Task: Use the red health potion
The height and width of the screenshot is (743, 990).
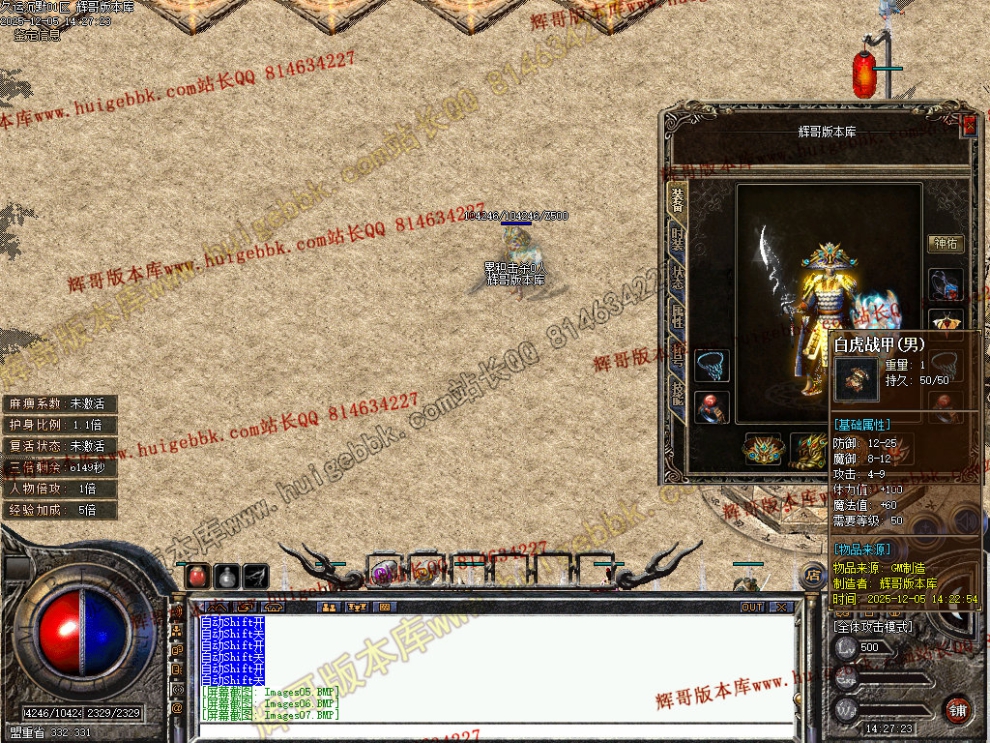Action: [198, 575]
